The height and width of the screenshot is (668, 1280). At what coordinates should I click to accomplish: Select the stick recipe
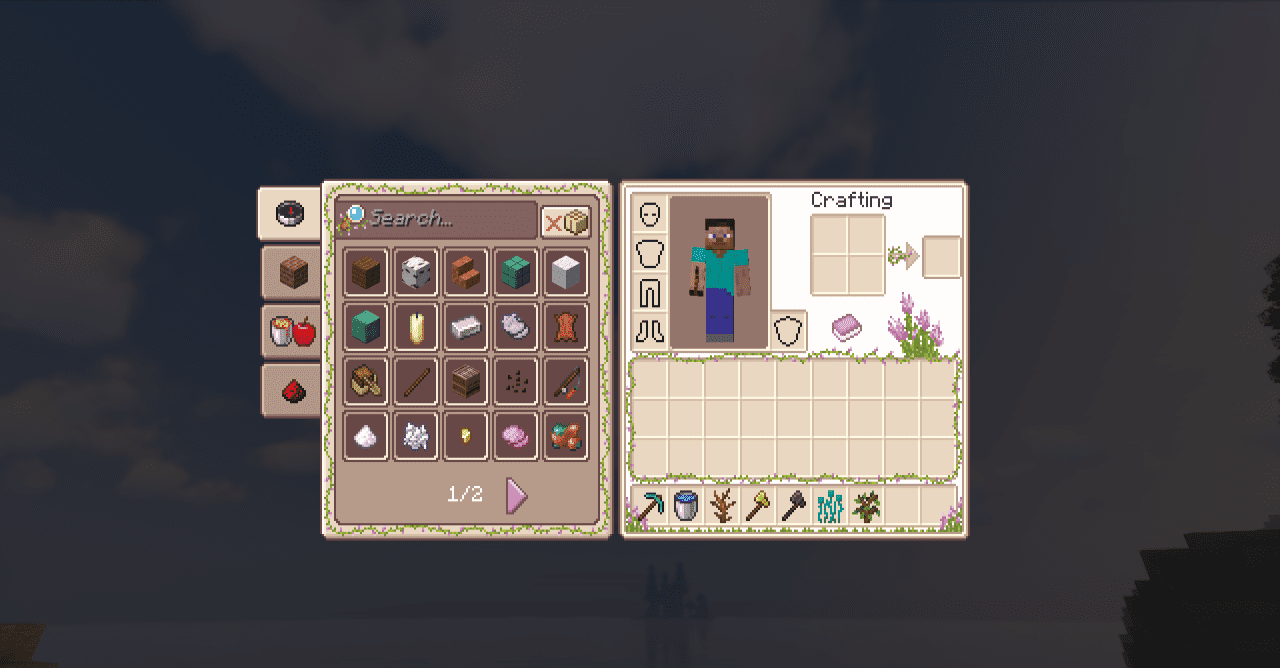point(416,381)
